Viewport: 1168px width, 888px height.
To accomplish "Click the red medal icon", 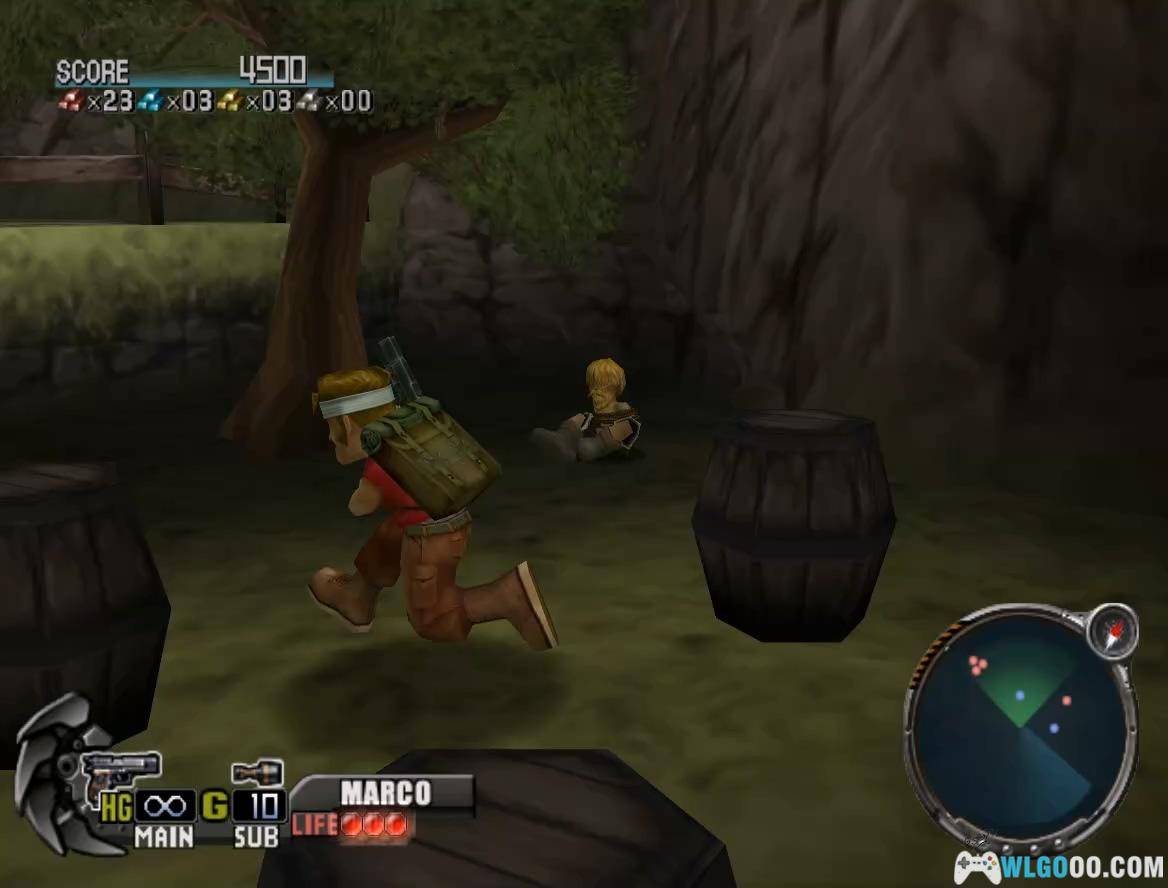I will (70, 100).
